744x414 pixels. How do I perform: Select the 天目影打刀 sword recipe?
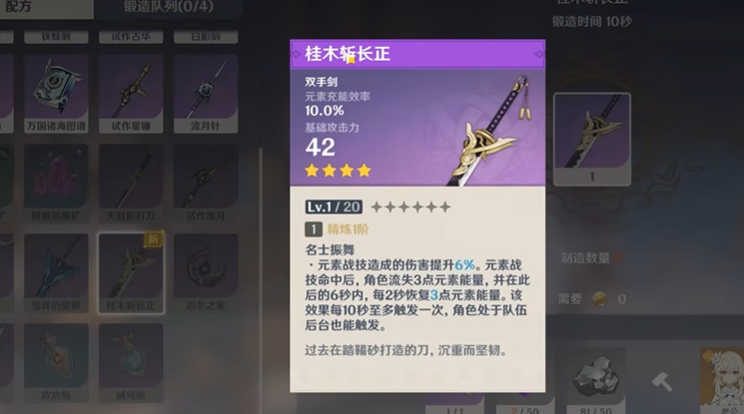(x=131, y=180)
